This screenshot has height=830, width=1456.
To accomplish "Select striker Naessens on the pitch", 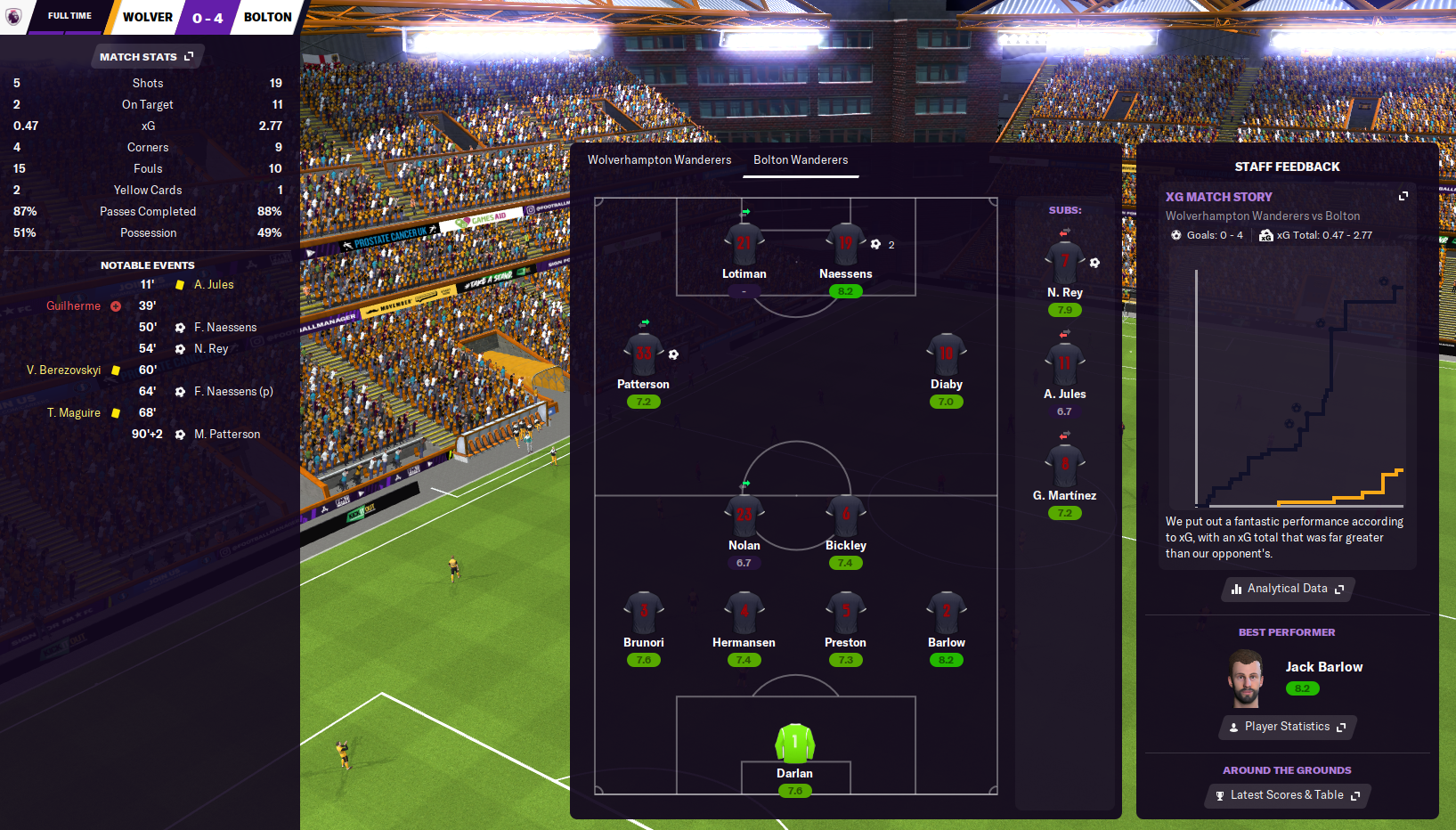I will coord(845,243).
